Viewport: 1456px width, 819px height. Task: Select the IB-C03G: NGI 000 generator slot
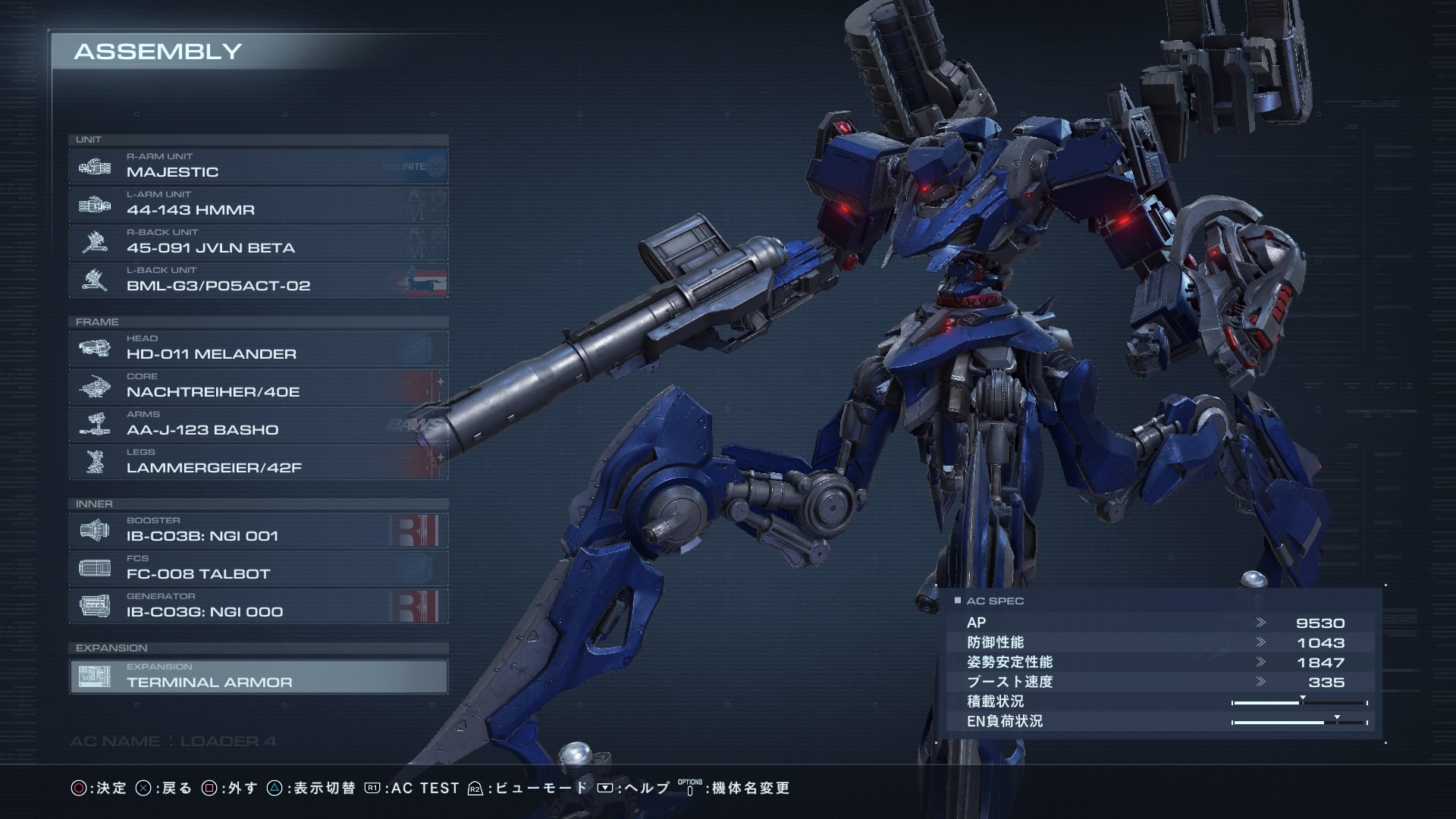coord(258,606)
